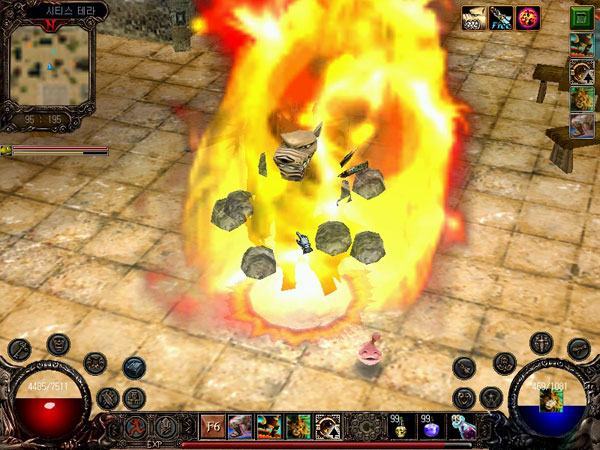This screenshot has height=450, width=600.
Task: Click the magenta fire orb buff icon
Action: (527, 16)
